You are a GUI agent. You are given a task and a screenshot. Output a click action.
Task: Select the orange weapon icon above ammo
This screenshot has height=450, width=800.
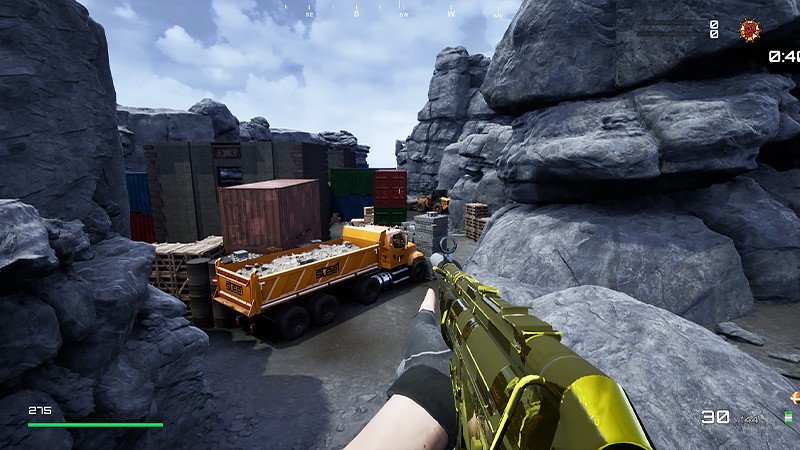[794, 397]
